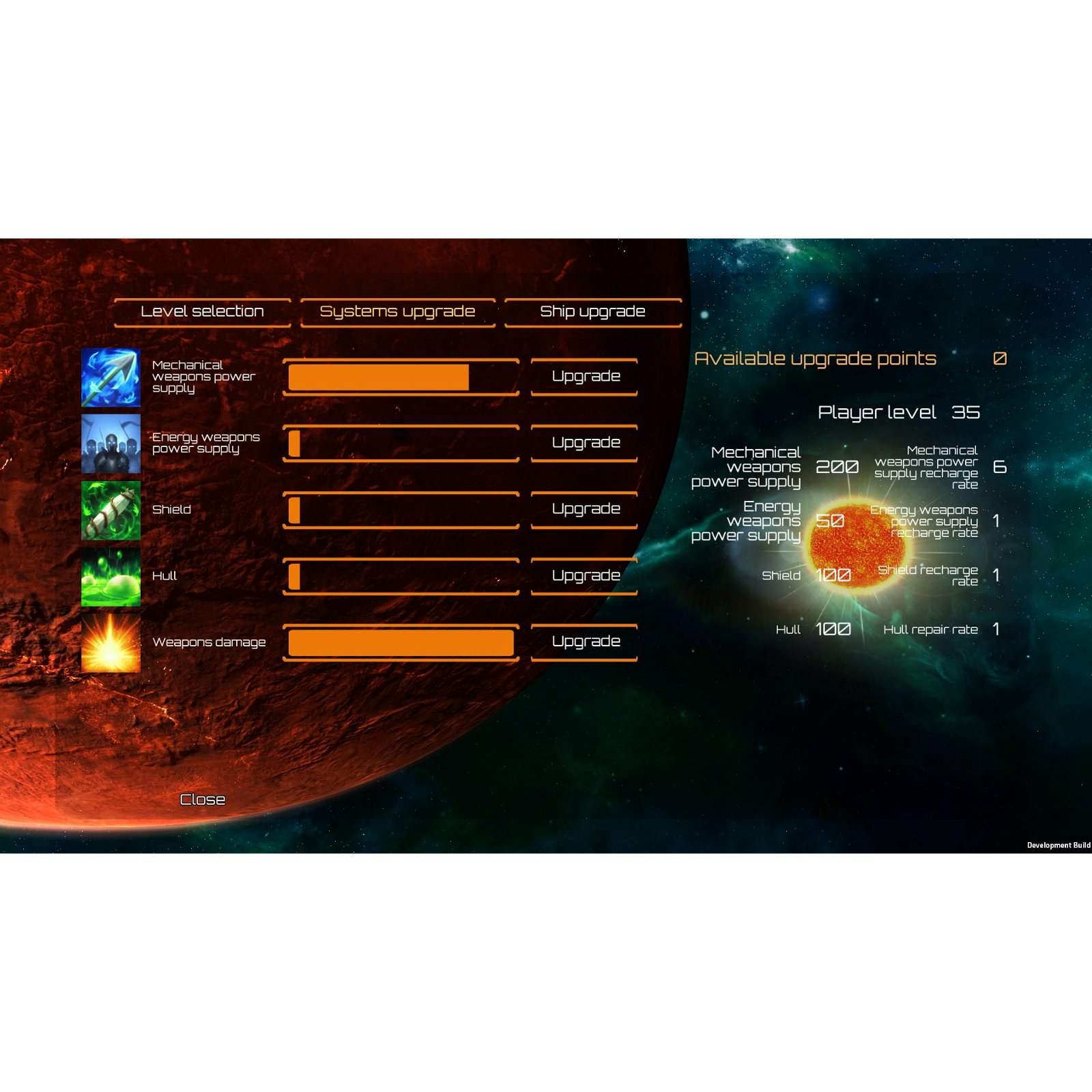Screen dimensions: 1092x1092
Task: Click the Available upgrade points counter
Action: coord(816,358)
